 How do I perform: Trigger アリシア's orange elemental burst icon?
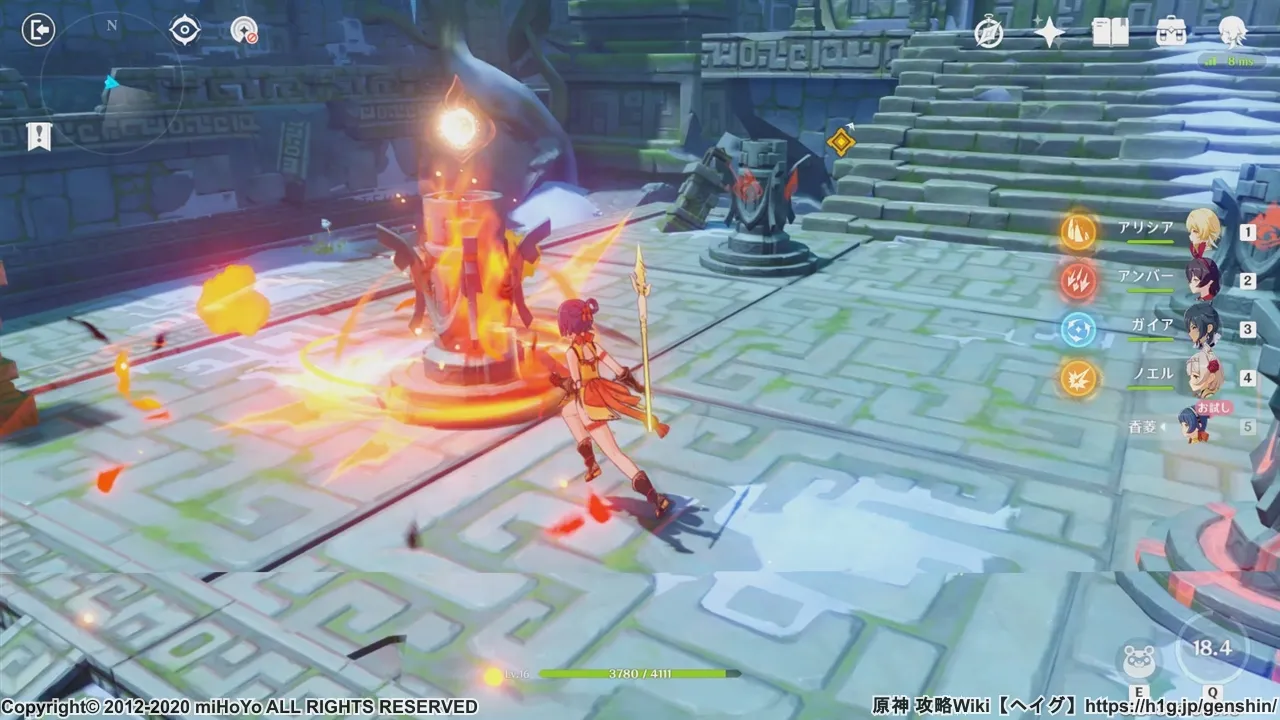(x=1079, y=231)
